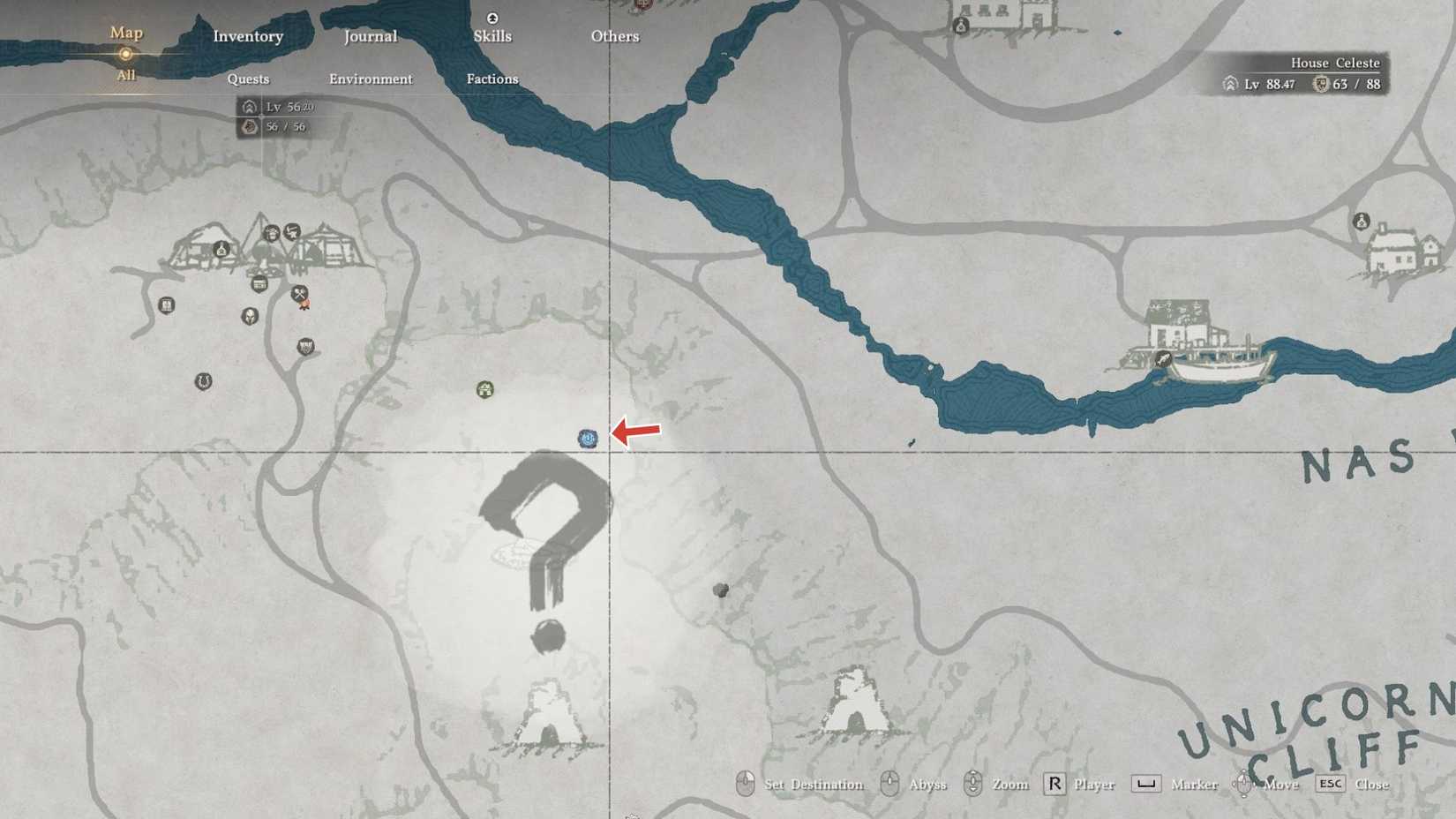
Task: Open the Others menu
Action: coord(614,36)
